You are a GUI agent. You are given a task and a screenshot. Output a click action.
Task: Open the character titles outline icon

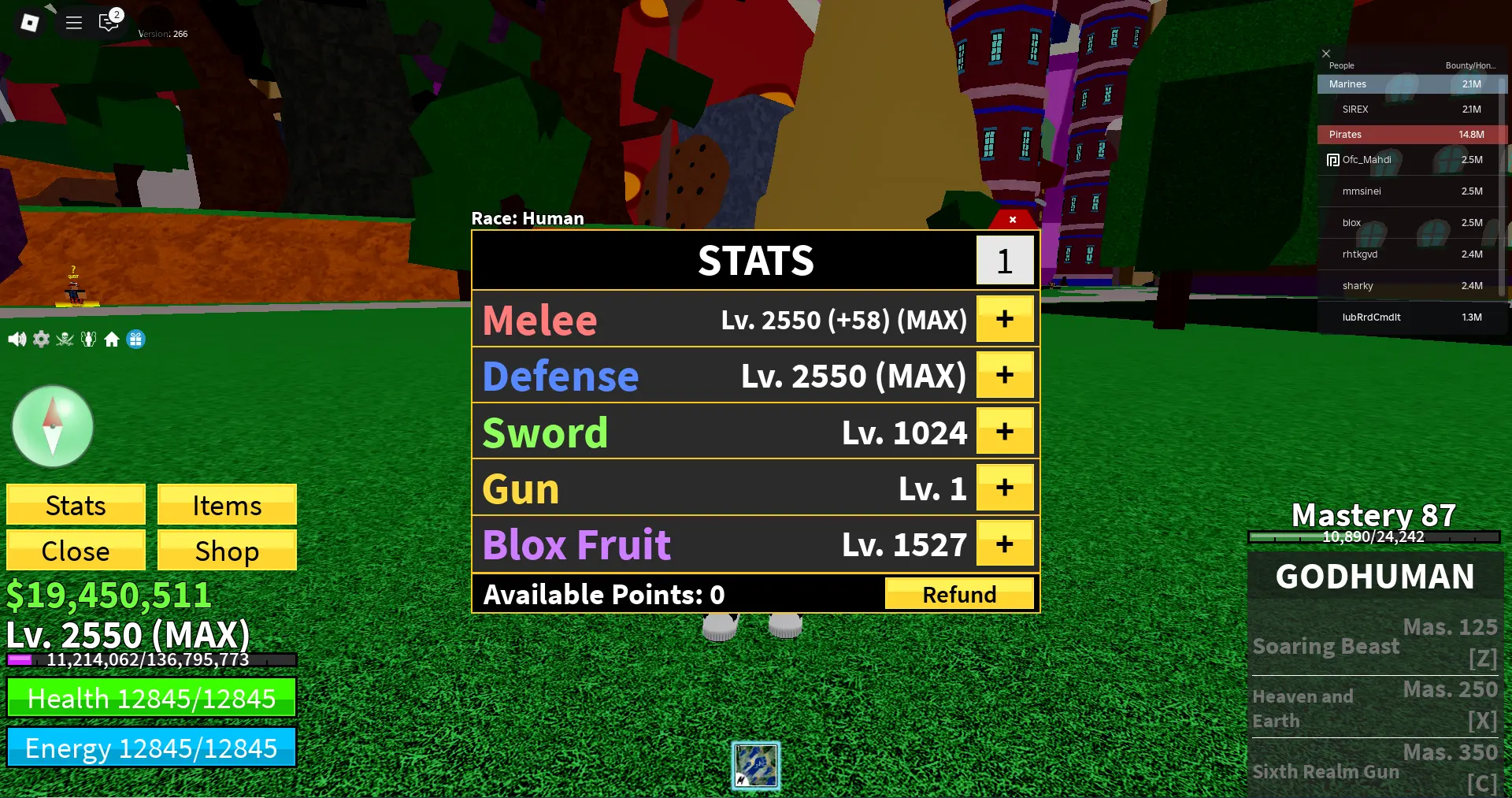coord(88,339)
